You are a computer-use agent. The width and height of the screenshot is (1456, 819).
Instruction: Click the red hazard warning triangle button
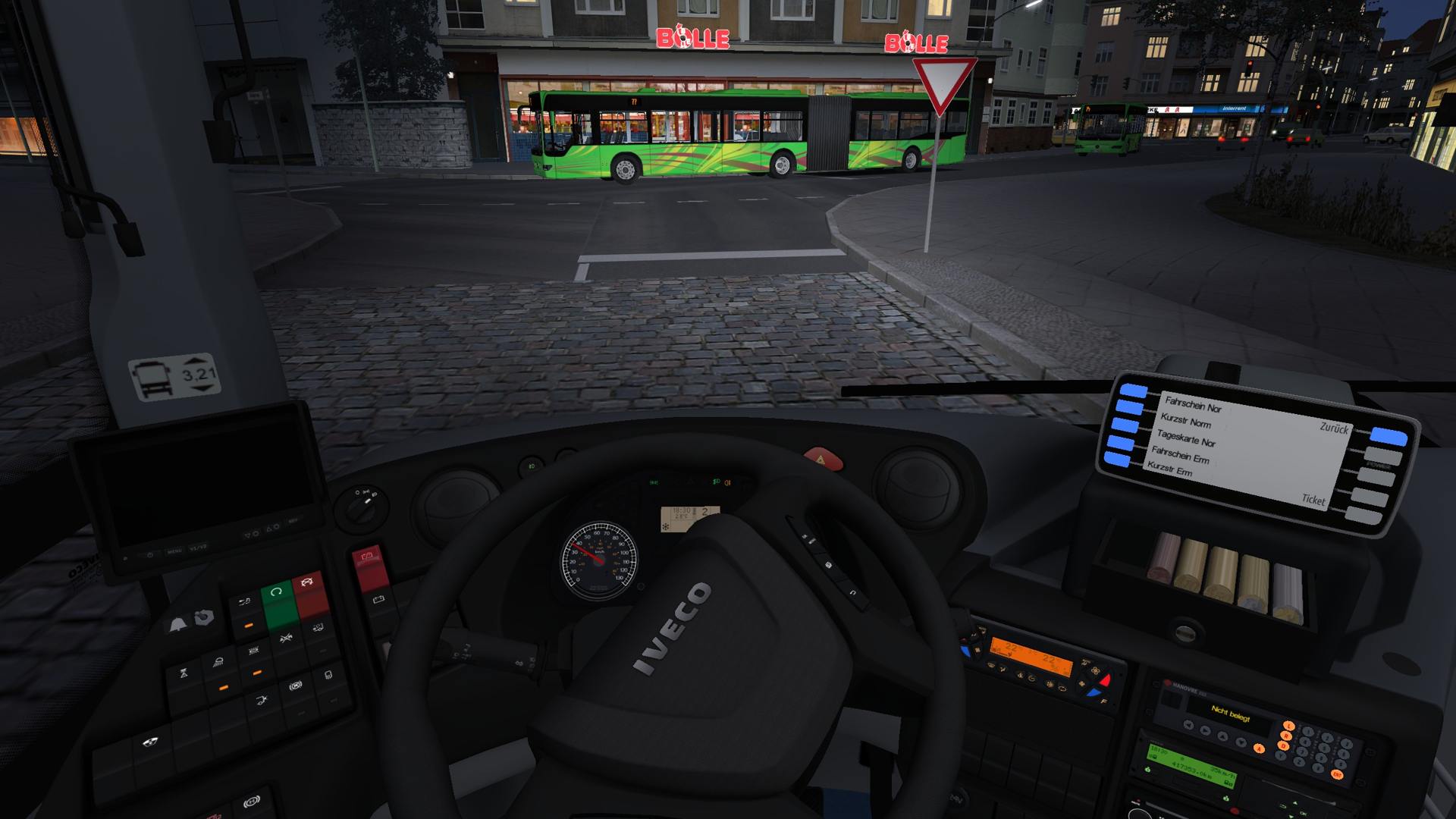[823, 459]
